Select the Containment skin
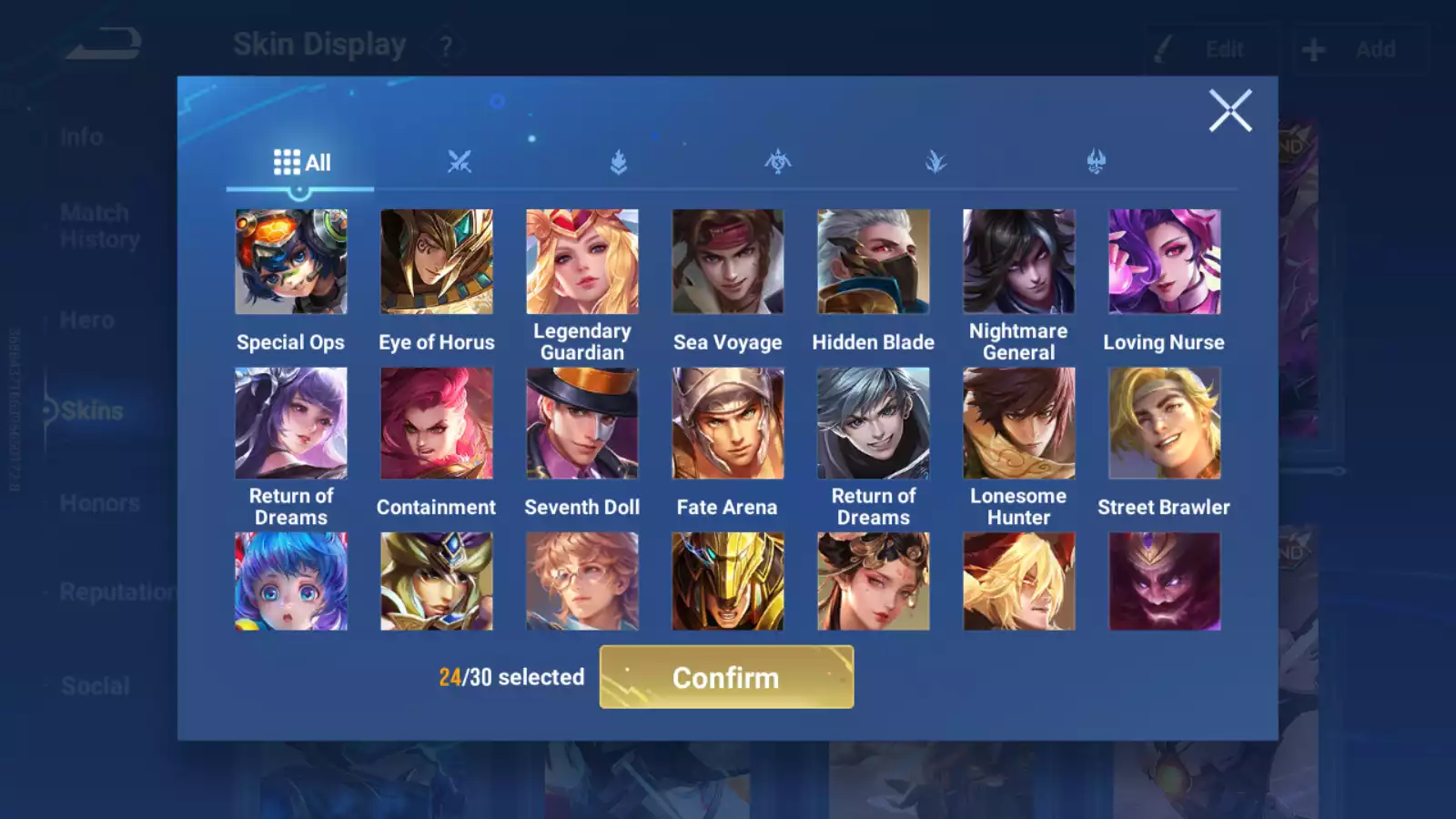 pos(437,423)
